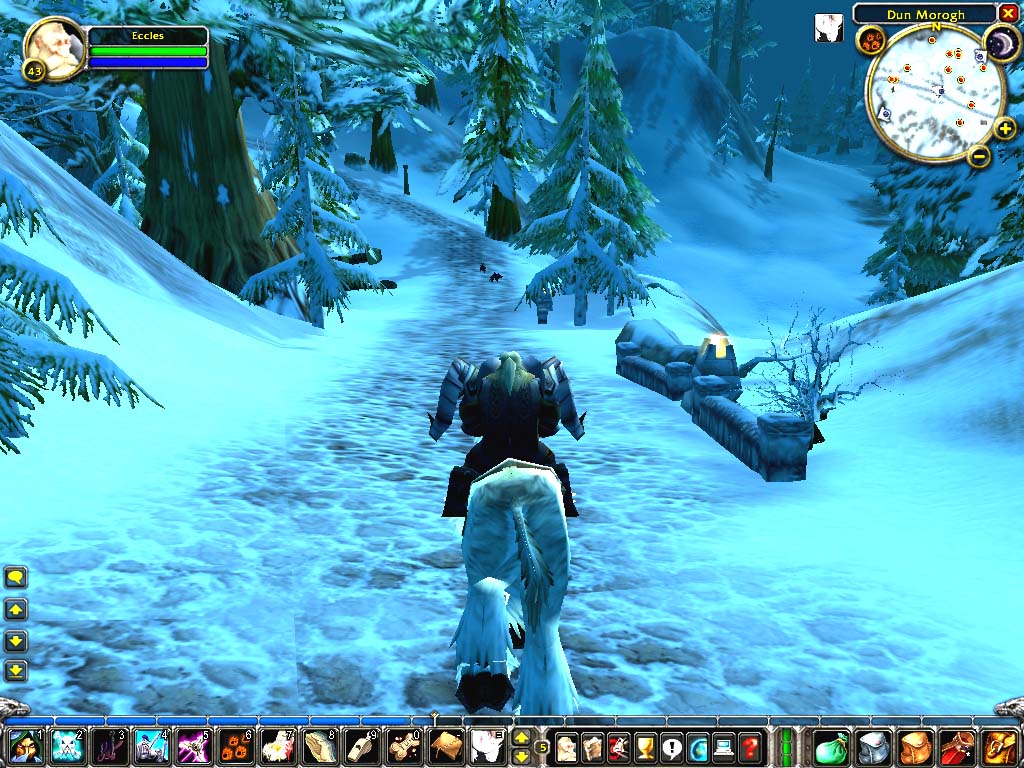Open the gold backpack
Image resolution: width=1024 pixels, height=768 pixels.
[x=1001, y=746]
